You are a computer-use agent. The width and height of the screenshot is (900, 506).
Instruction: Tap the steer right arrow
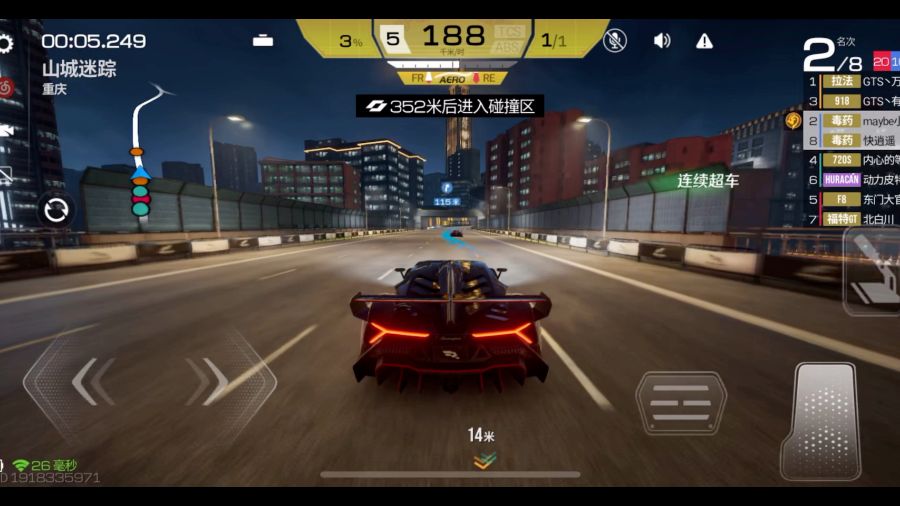point(213,381)
